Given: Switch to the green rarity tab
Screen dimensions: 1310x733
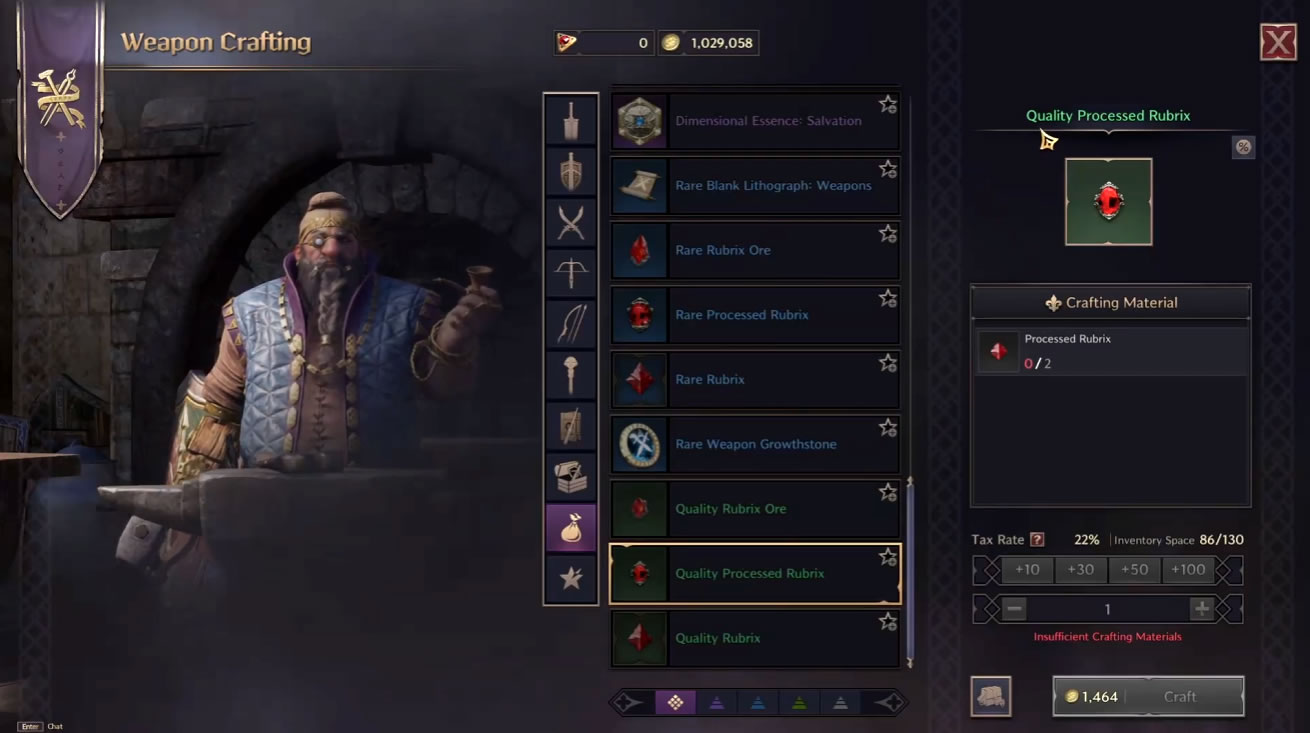Looking at the screenshot, I should coord(799,702).
